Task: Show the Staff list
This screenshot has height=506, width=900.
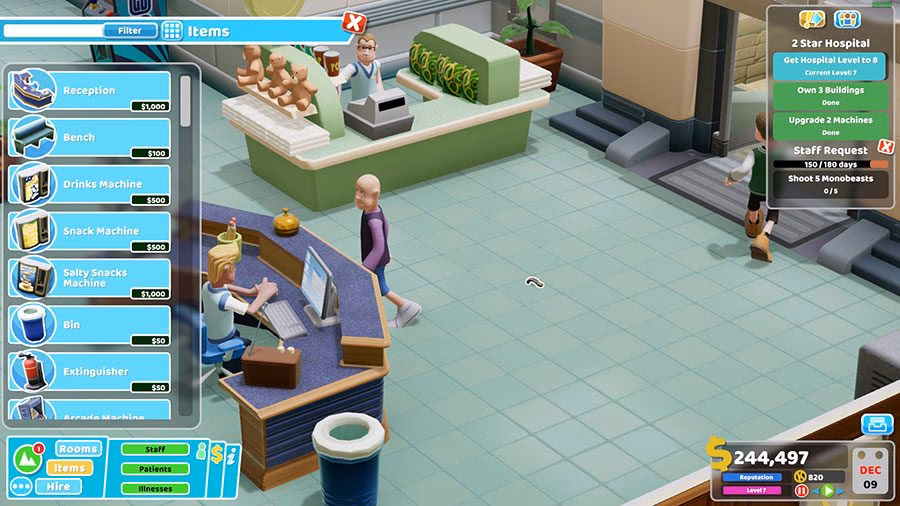Action: pyautogui.click(x=155, y=450)
